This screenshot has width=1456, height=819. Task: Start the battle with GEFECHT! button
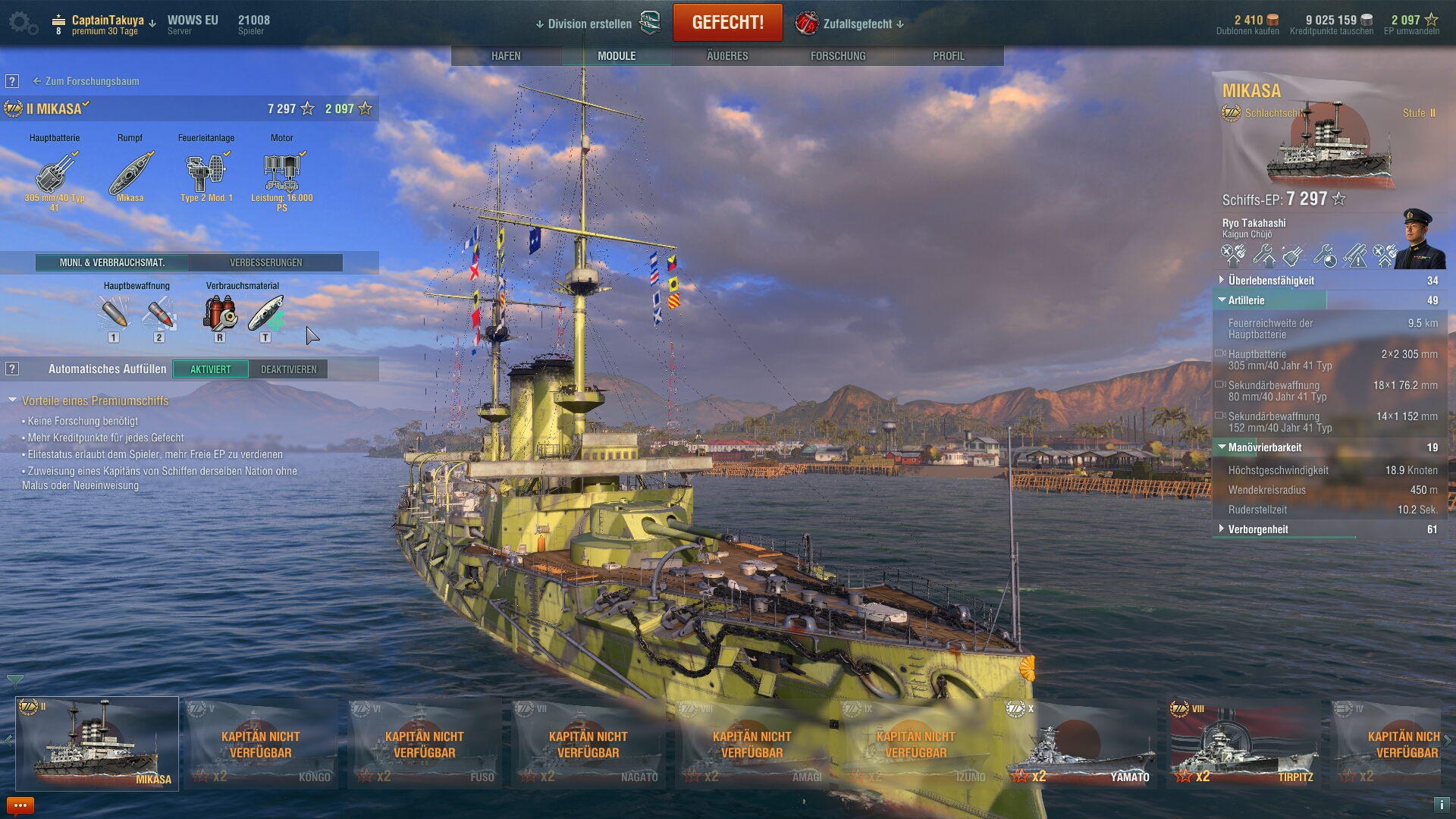pyautogui.click(x=727, y=23)
